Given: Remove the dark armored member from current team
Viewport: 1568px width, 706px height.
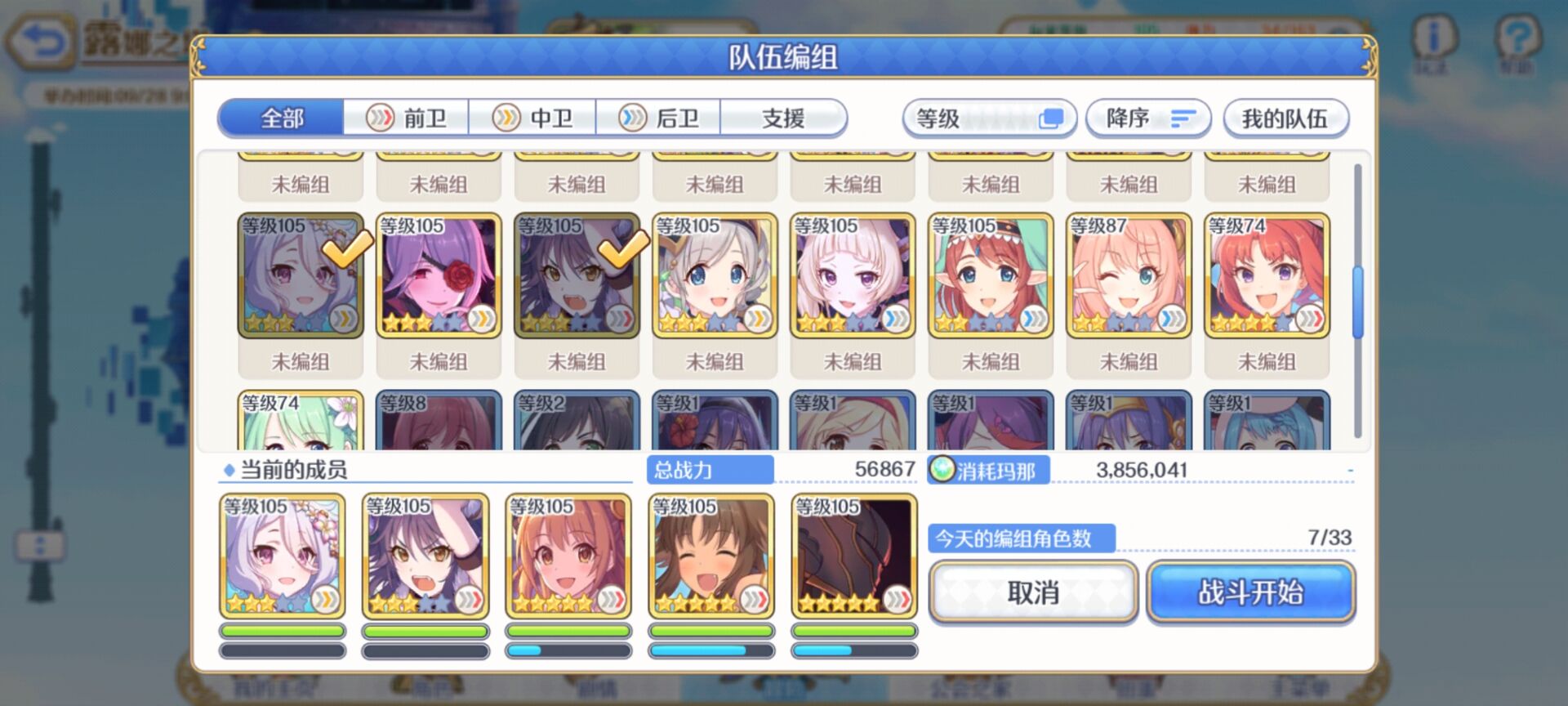Looking at the screenshot, I should [x=854, y=556].
